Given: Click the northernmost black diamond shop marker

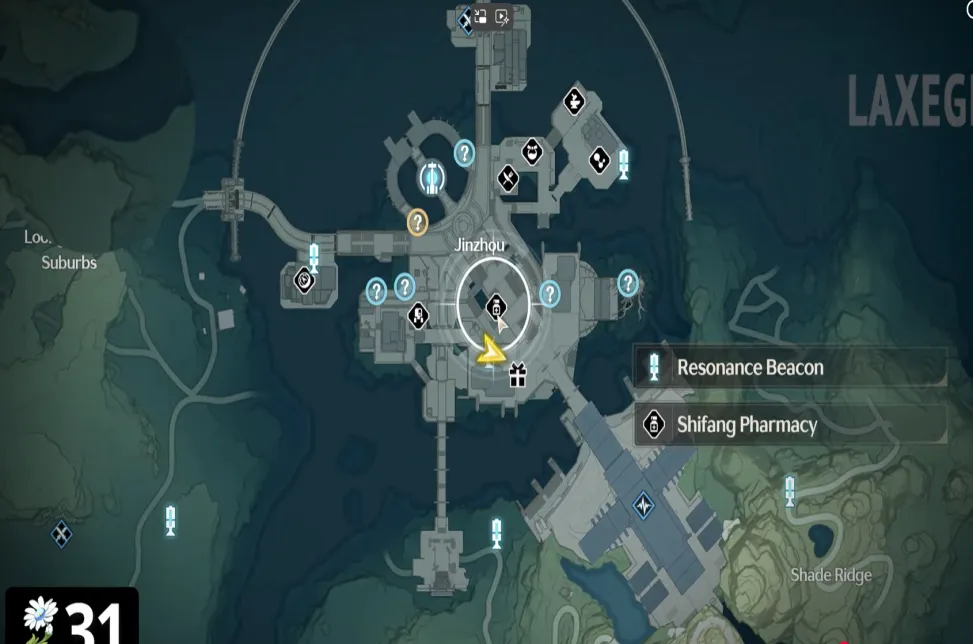Looking at the screenshot, I should pos(574,101).
